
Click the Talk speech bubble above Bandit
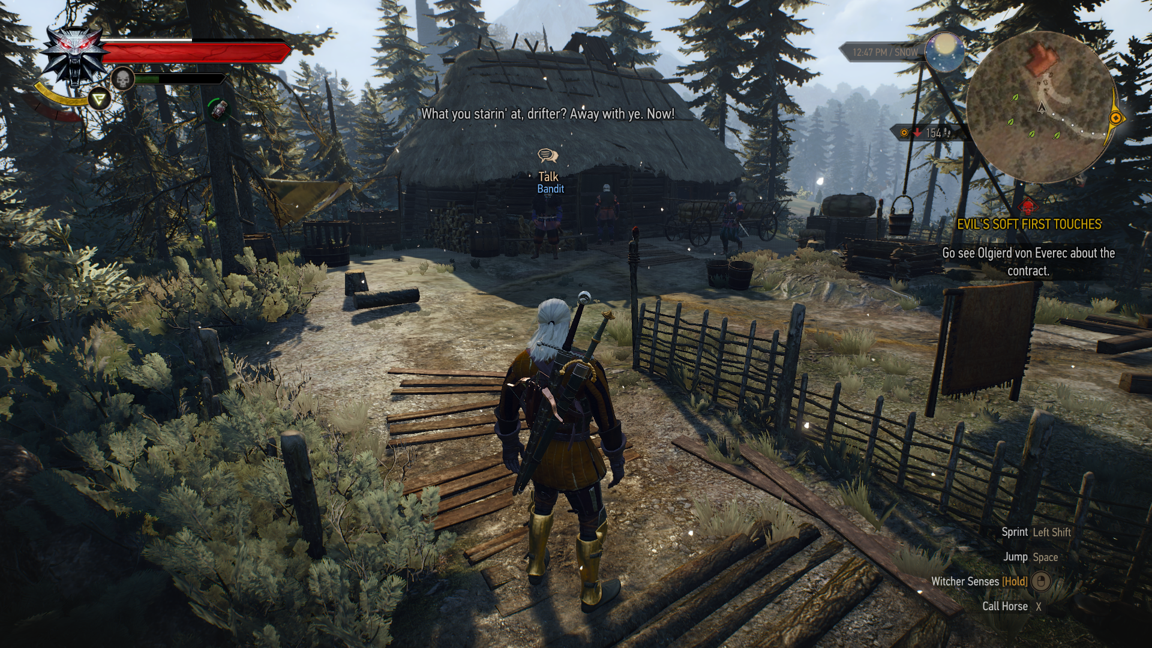(547, 156)
